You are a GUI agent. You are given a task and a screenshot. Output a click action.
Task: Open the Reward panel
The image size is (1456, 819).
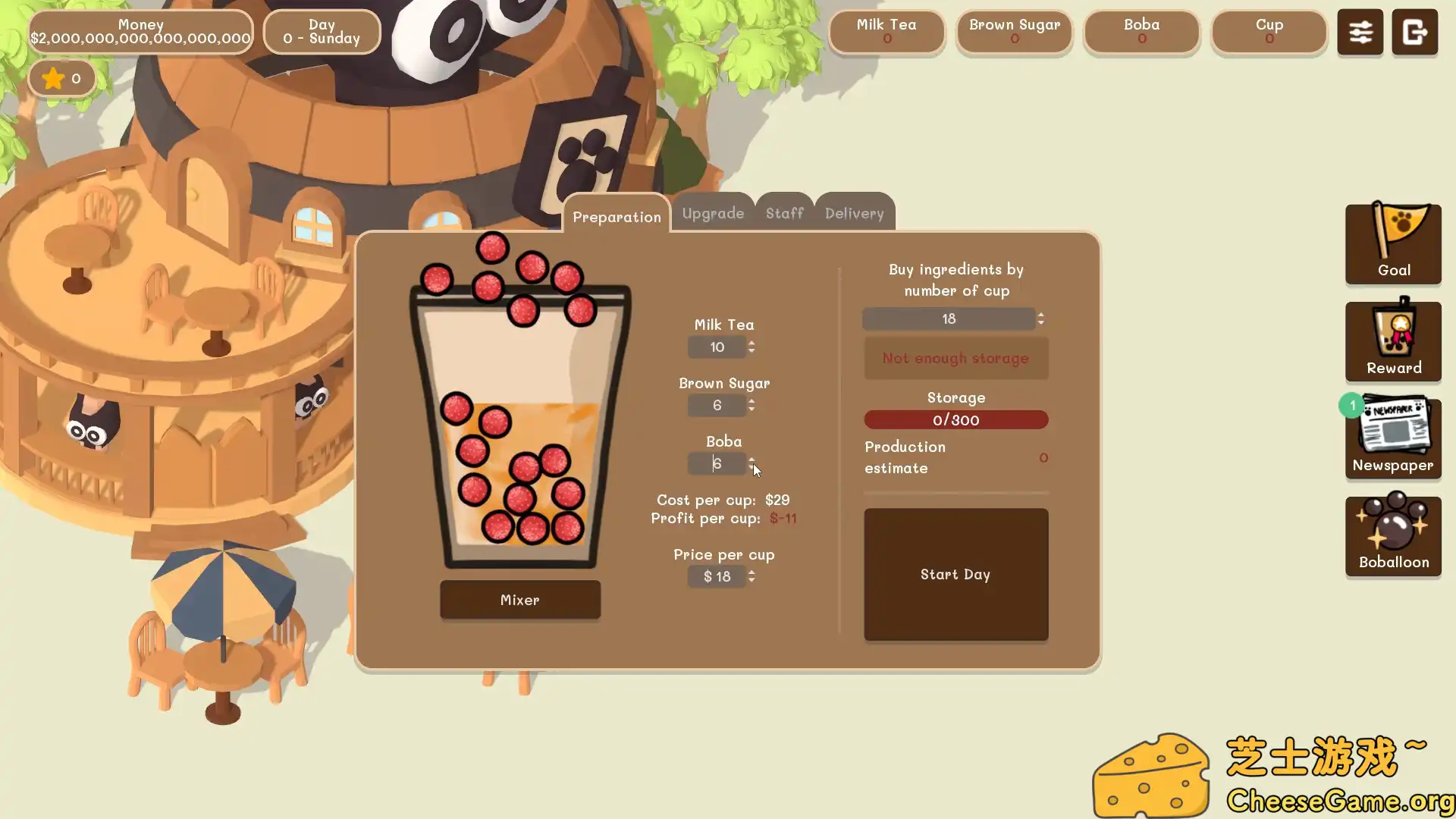1392,340
